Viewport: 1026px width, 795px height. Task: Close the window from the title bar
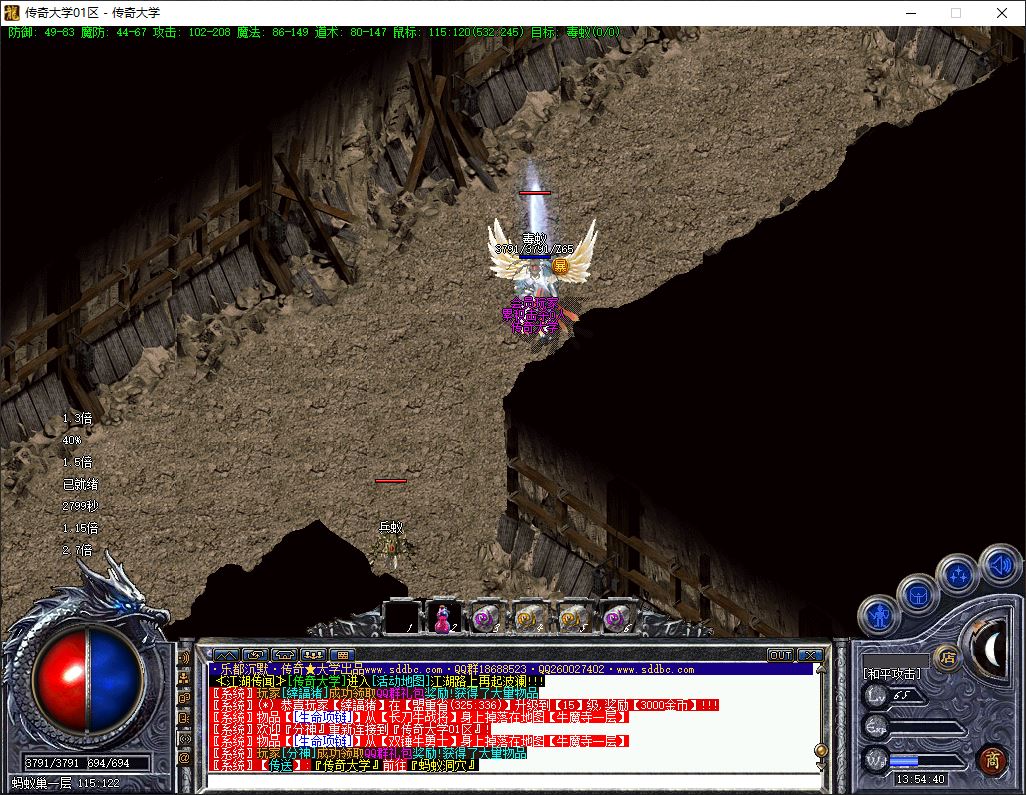point(1002,13)
